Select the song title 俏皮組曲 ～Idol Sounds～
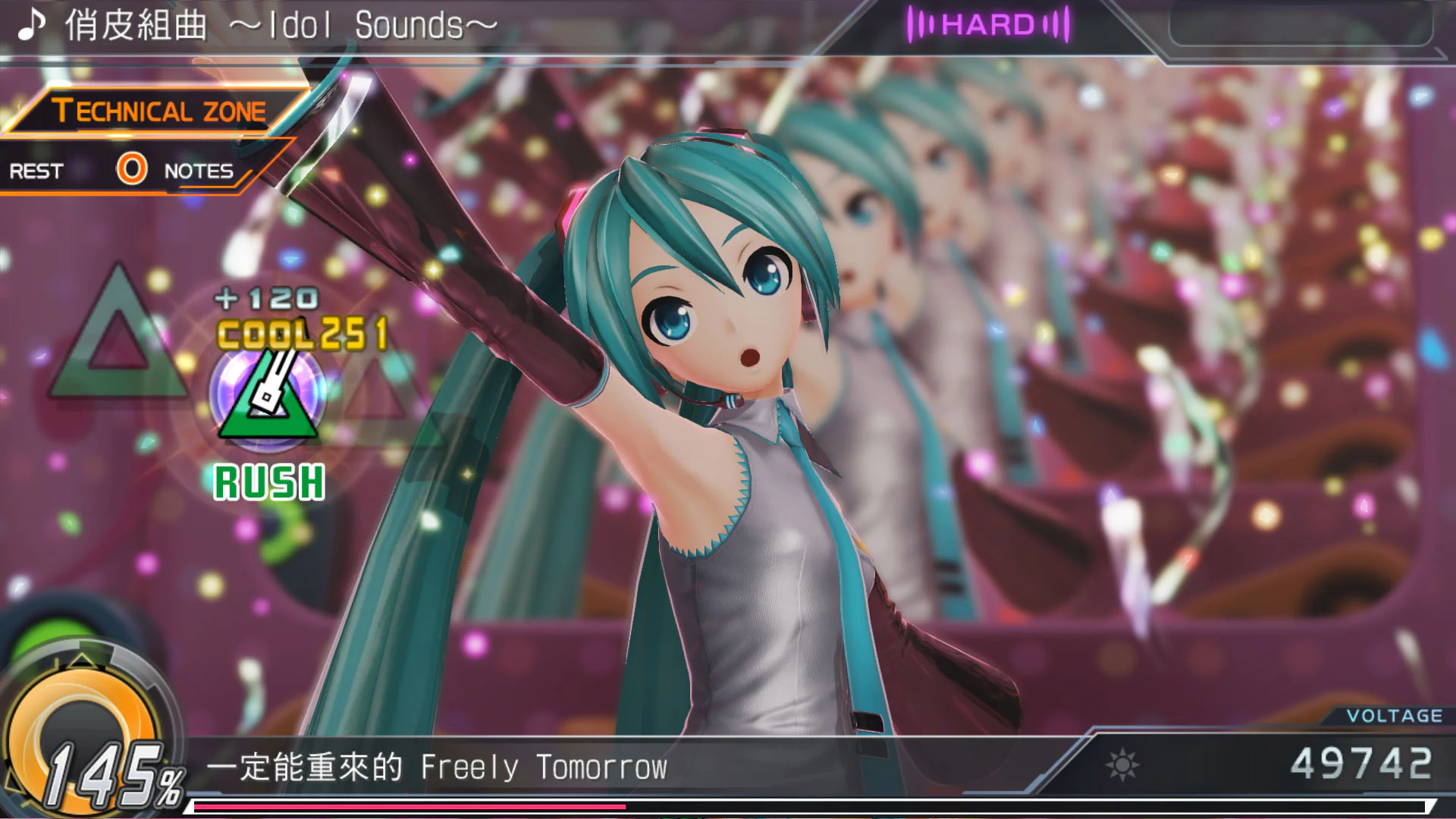 [273, 24]
